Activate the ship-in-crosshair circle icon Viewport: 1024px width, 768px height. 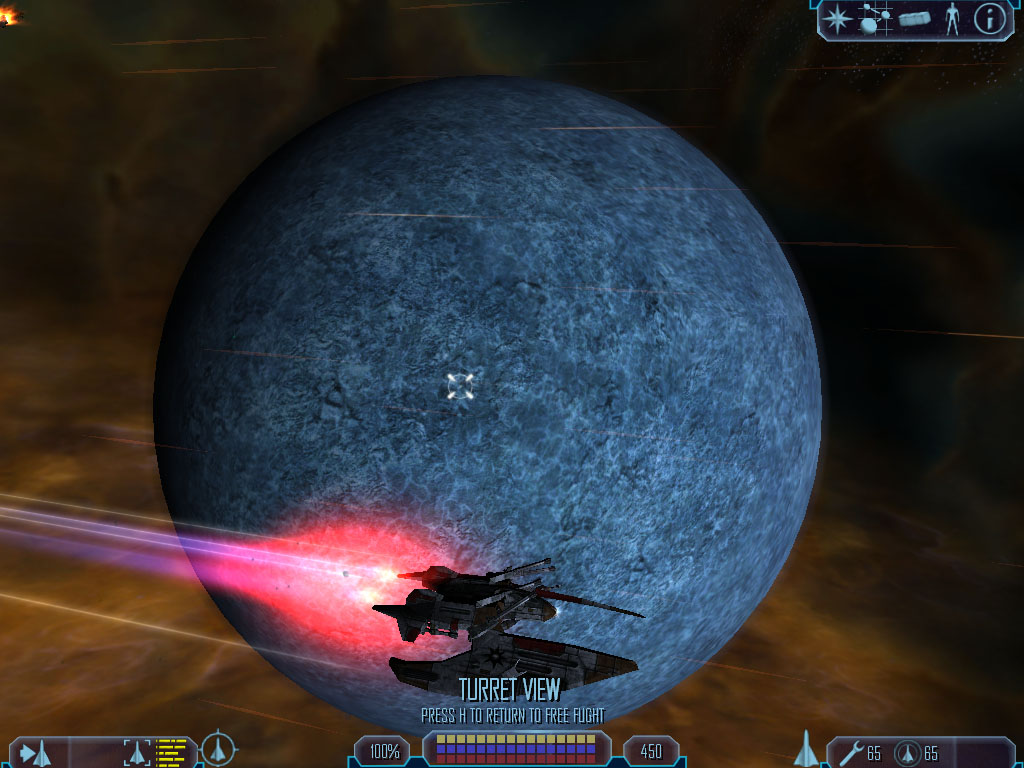(x=218, y=749)
